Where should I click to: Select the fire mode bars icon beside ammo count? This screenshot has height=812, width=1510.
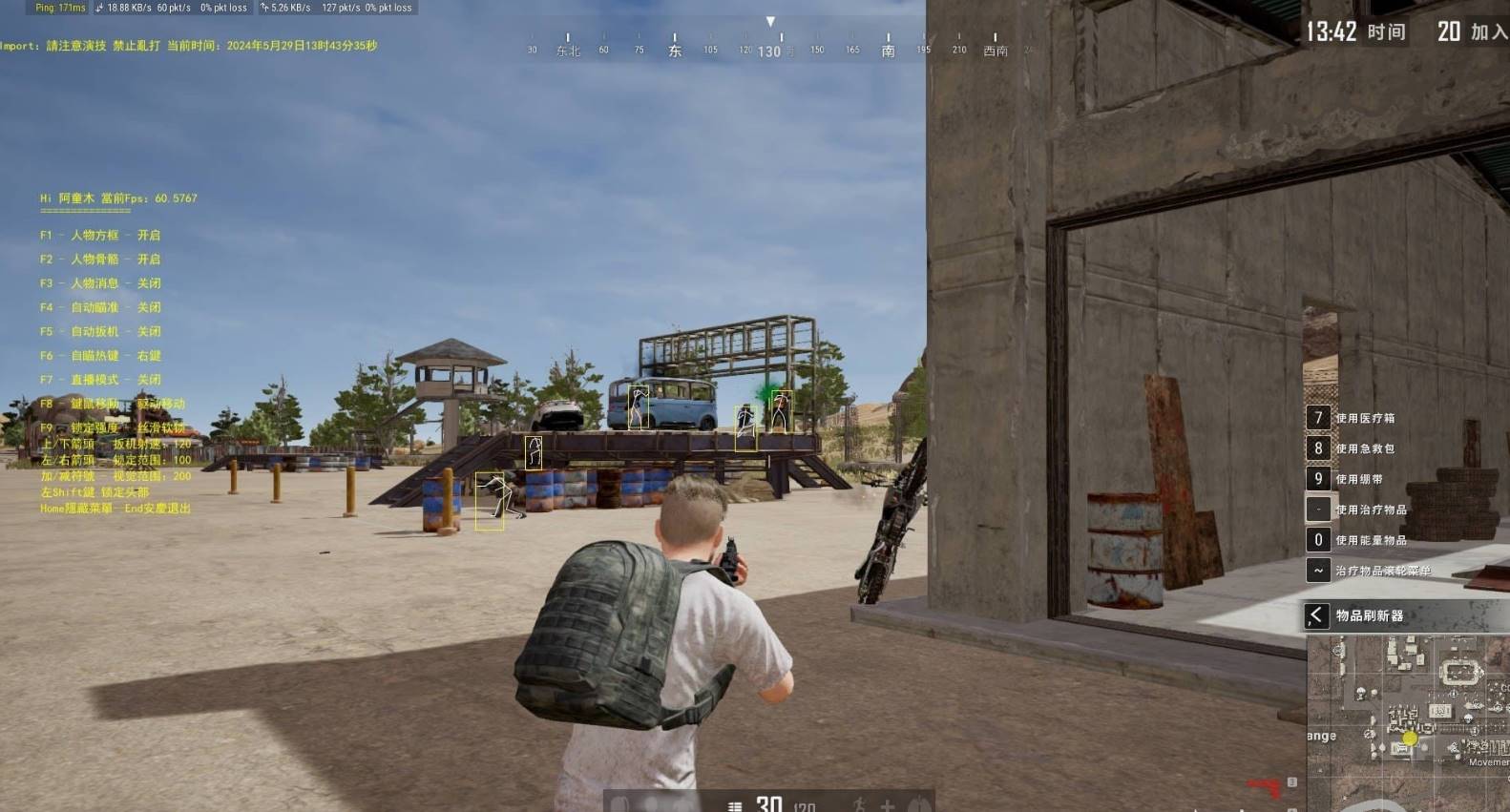click(x=734, y=804)
